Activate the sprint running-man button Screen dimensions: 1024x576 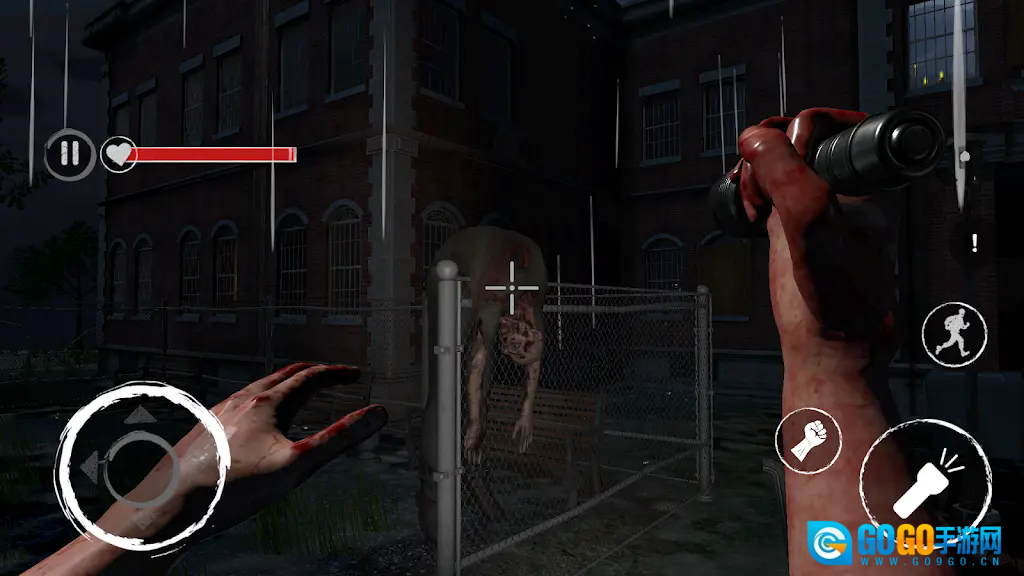[x=954, y=335]
